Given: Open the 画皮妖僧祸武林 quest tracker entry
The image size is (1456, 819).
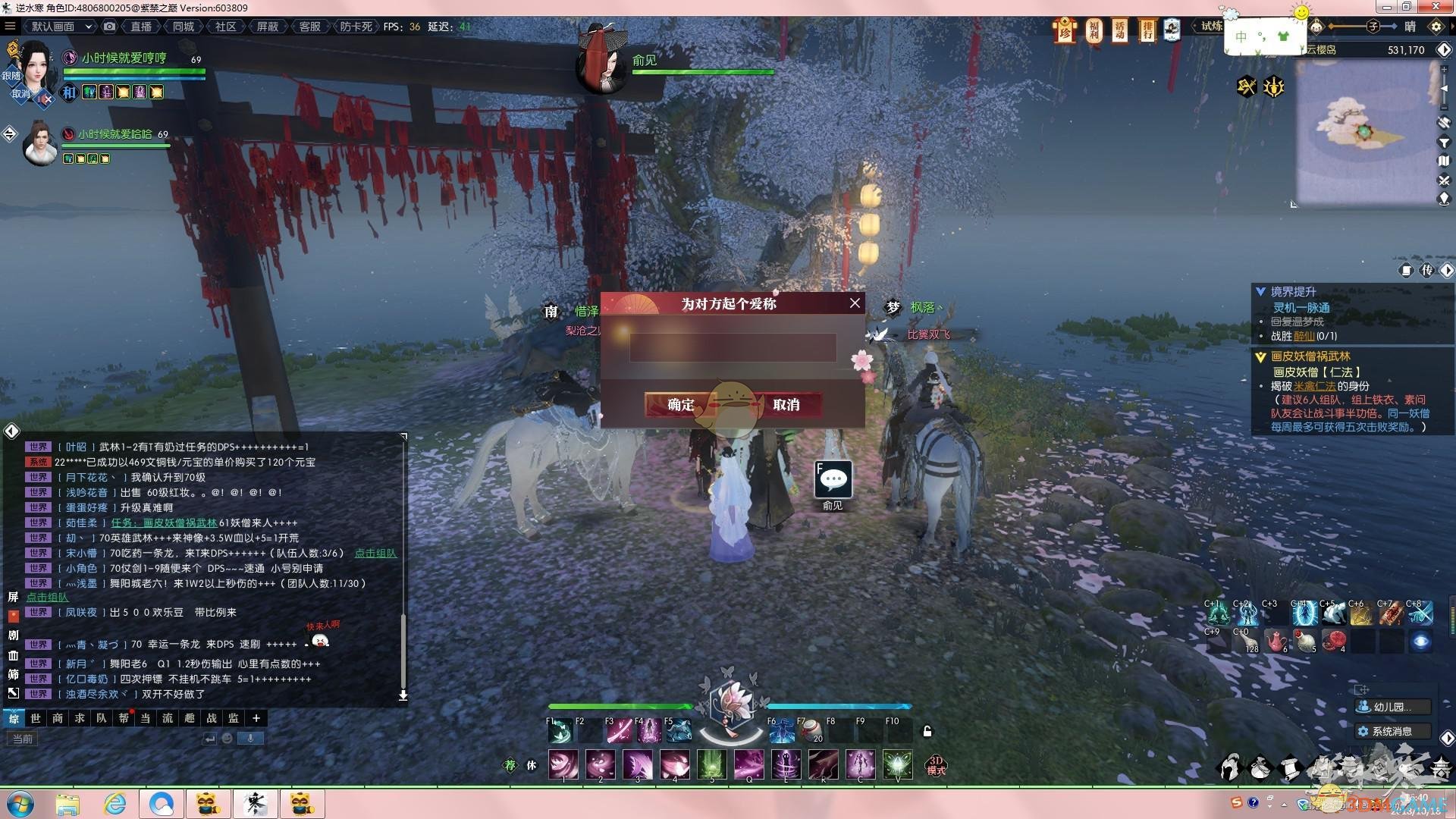Looking at the screenshot, I should (1310, 356).
